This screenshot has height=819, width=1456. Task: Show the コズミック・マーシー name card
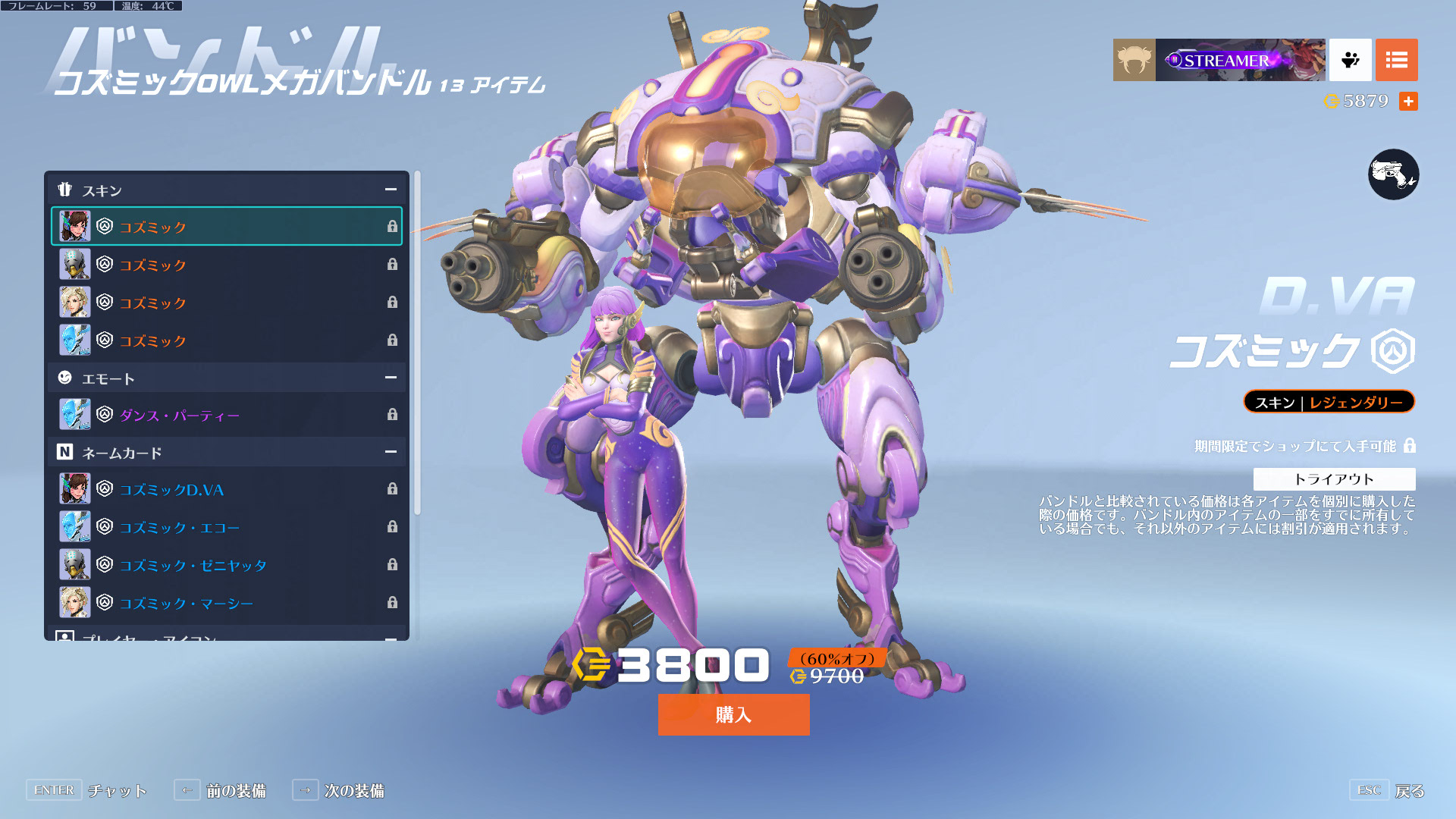tap(227, 603)
